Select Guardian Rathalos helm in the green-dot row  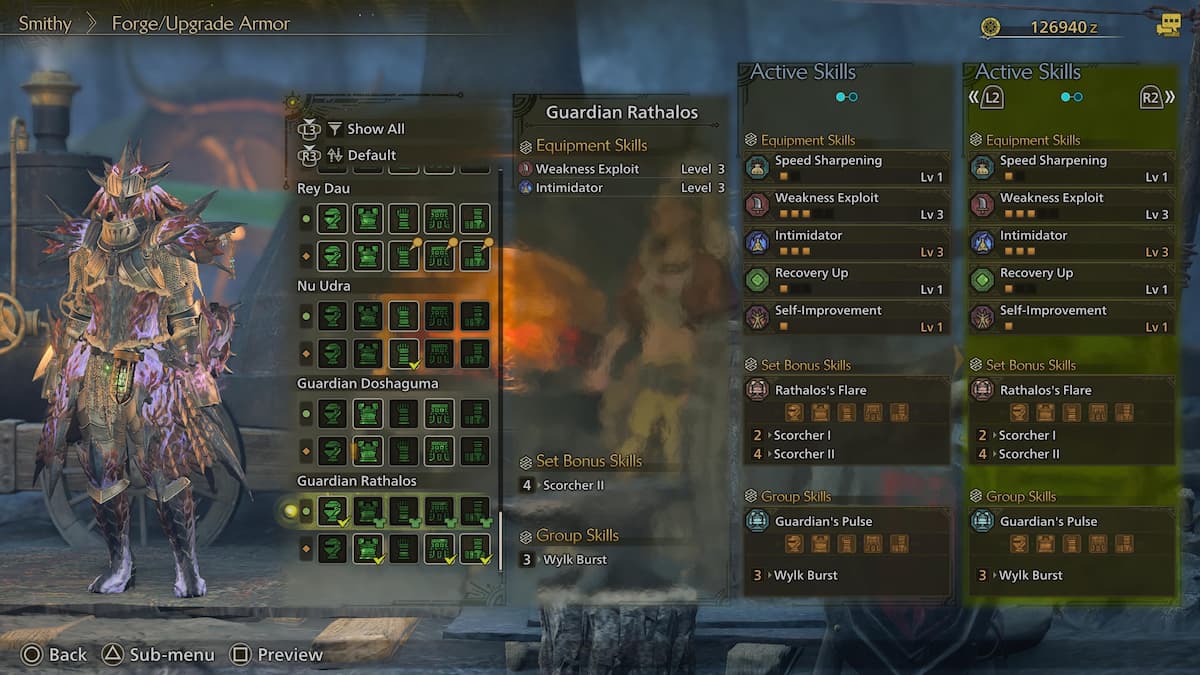(332, 512)
